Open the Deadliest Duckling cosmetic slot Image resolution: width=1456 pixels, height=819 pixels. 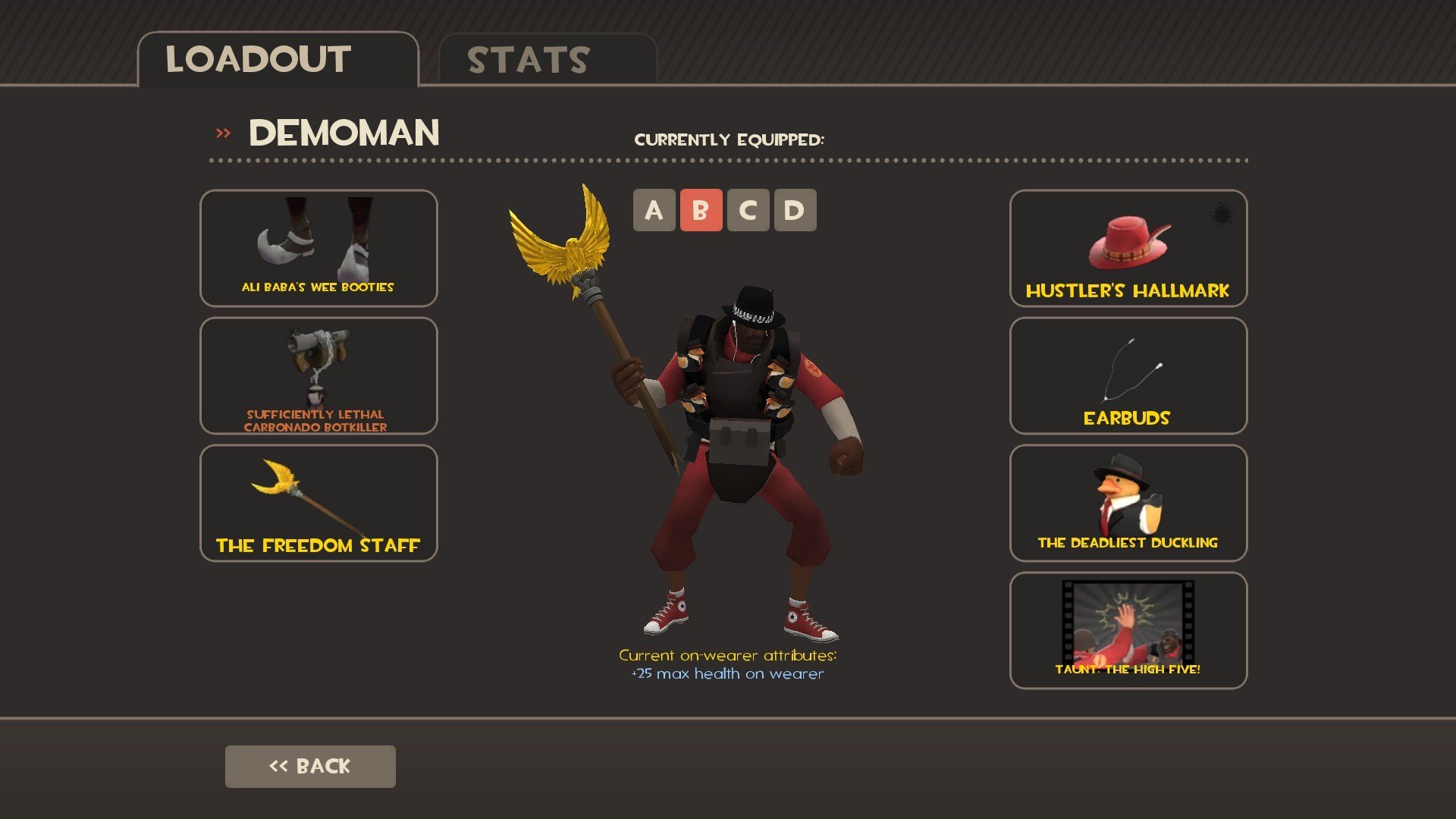pos(1128,503)
